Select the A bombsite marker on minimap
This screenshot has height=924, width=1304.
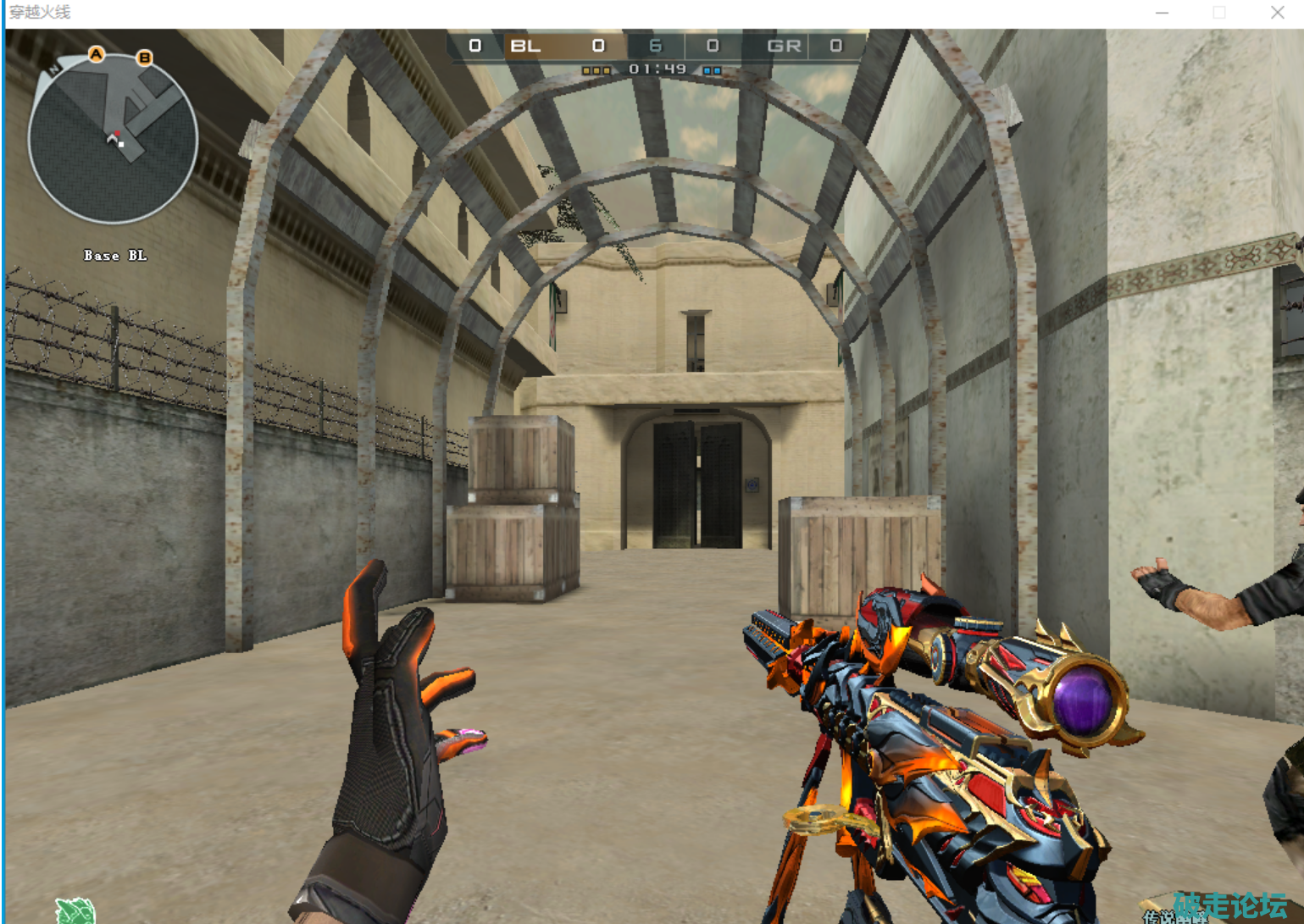[97, 54]
